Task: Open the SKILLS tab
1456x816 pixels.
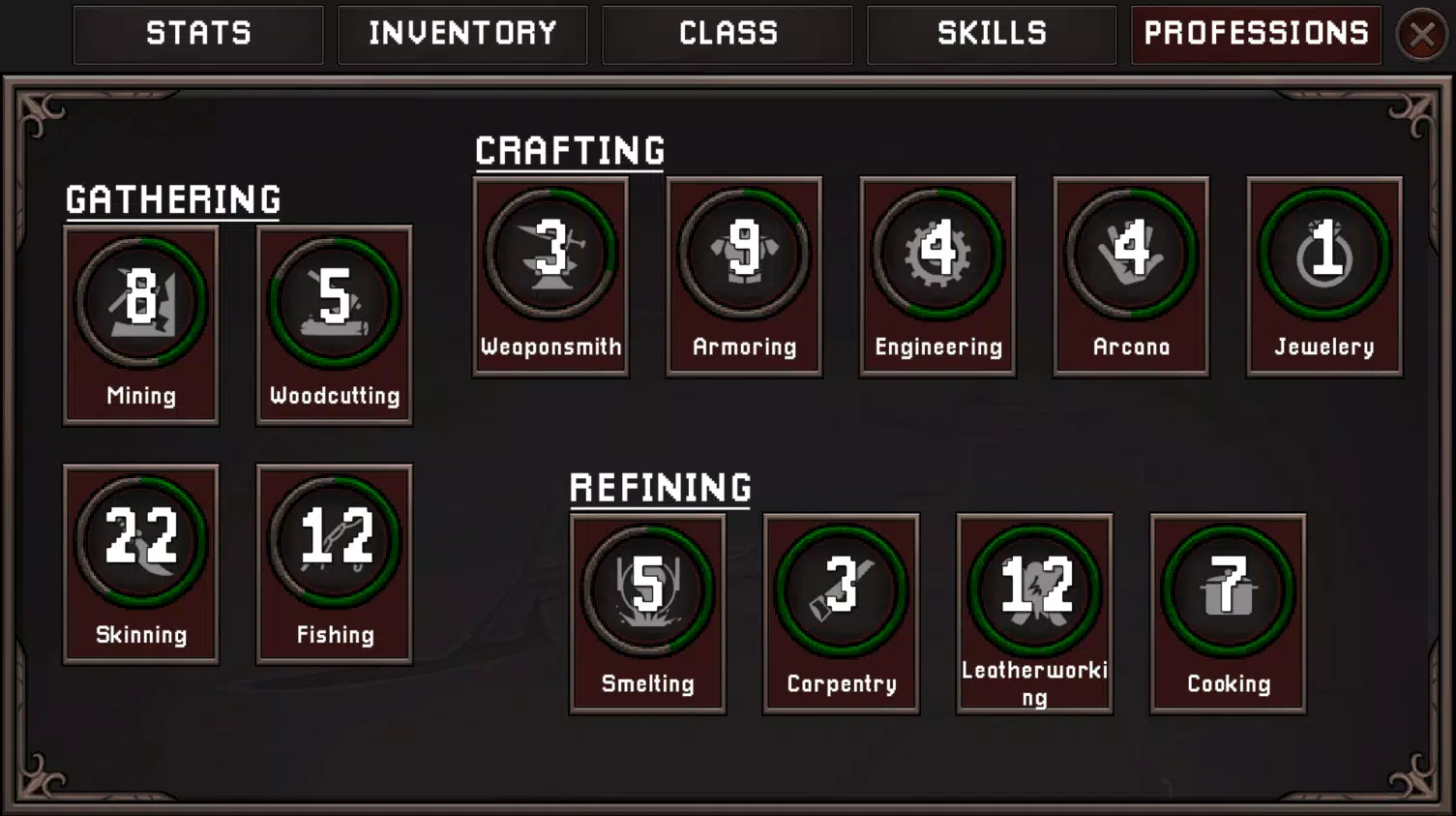Action: click(991, 35)
